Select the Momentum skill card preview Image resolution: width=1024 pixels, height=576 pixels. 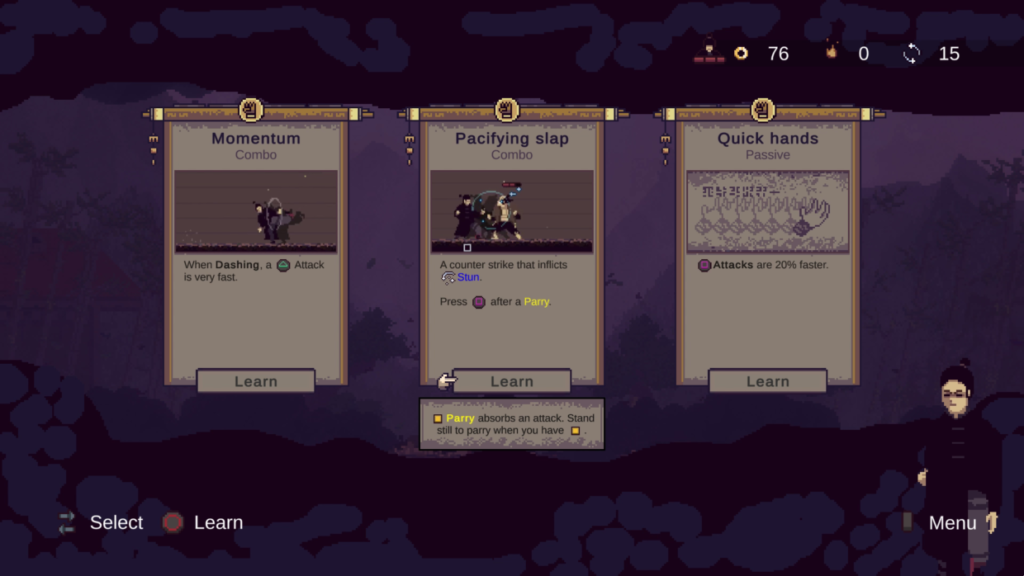[256, 211]
